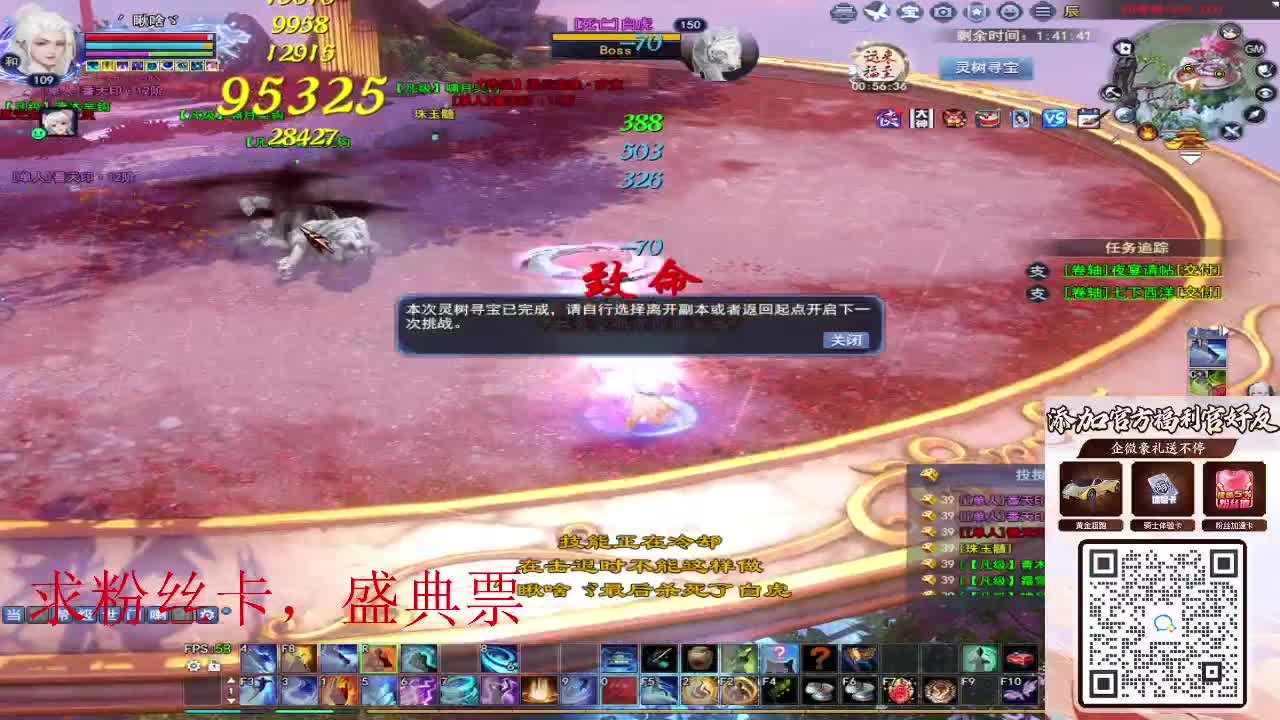Open the calendar sign-in icon with pen
The height and width of the screenshot is (720, 1280).
(1088, 117)
